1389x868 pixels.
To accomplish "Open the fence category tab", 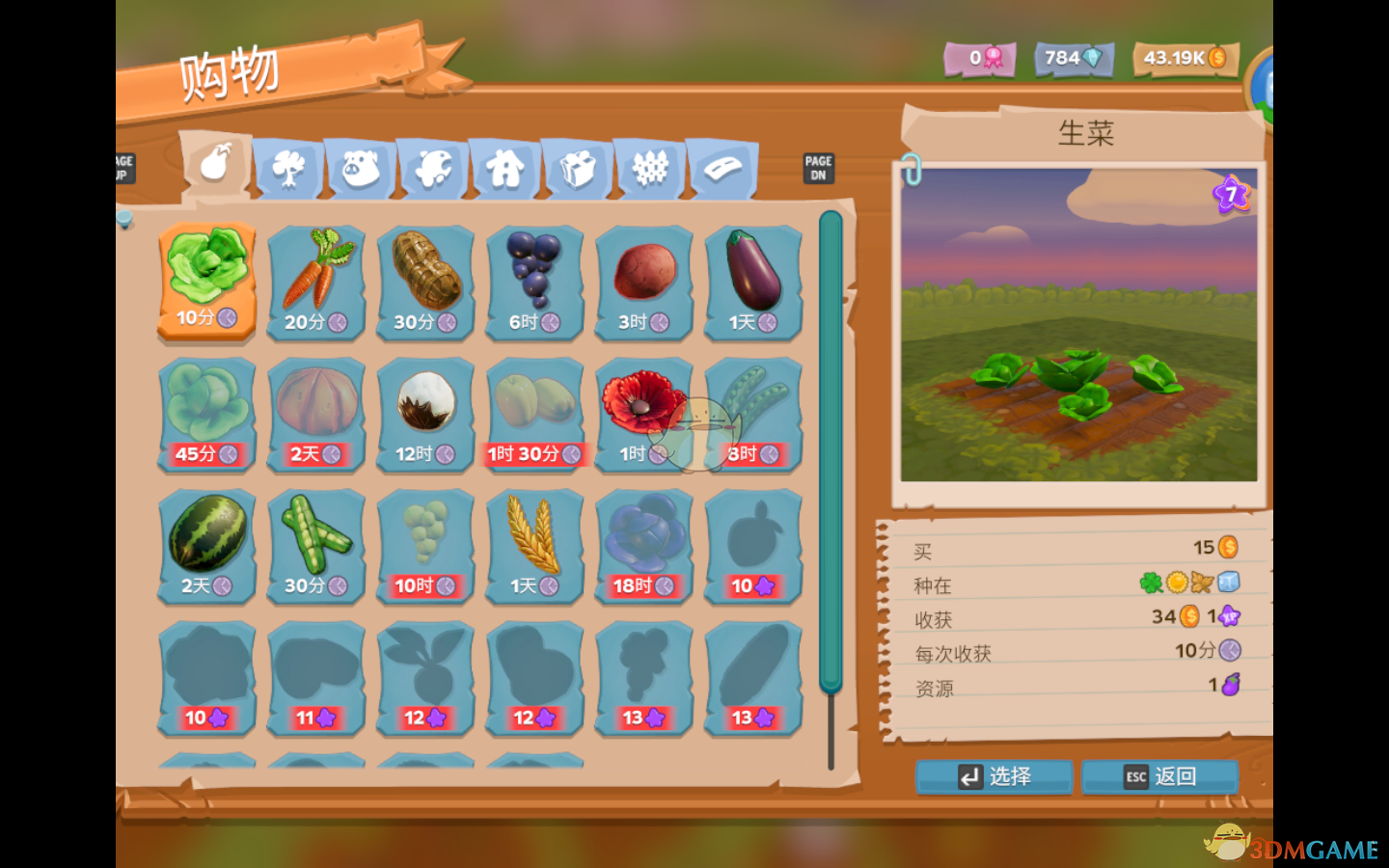I will pos(650,170).
